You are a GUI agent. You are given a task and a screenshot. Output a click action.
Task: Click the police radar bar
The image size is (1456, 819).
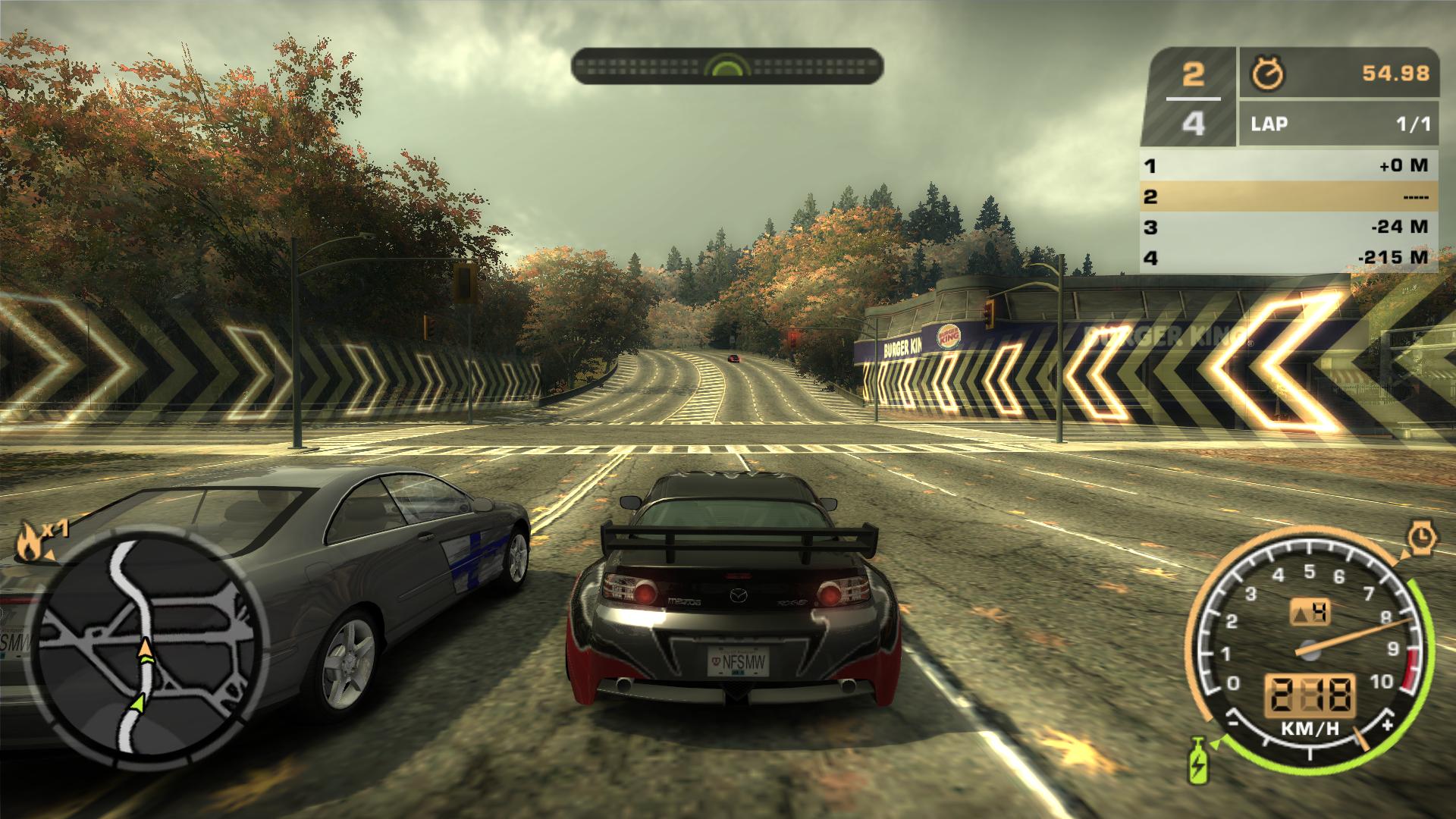click(x=726, y=66)
